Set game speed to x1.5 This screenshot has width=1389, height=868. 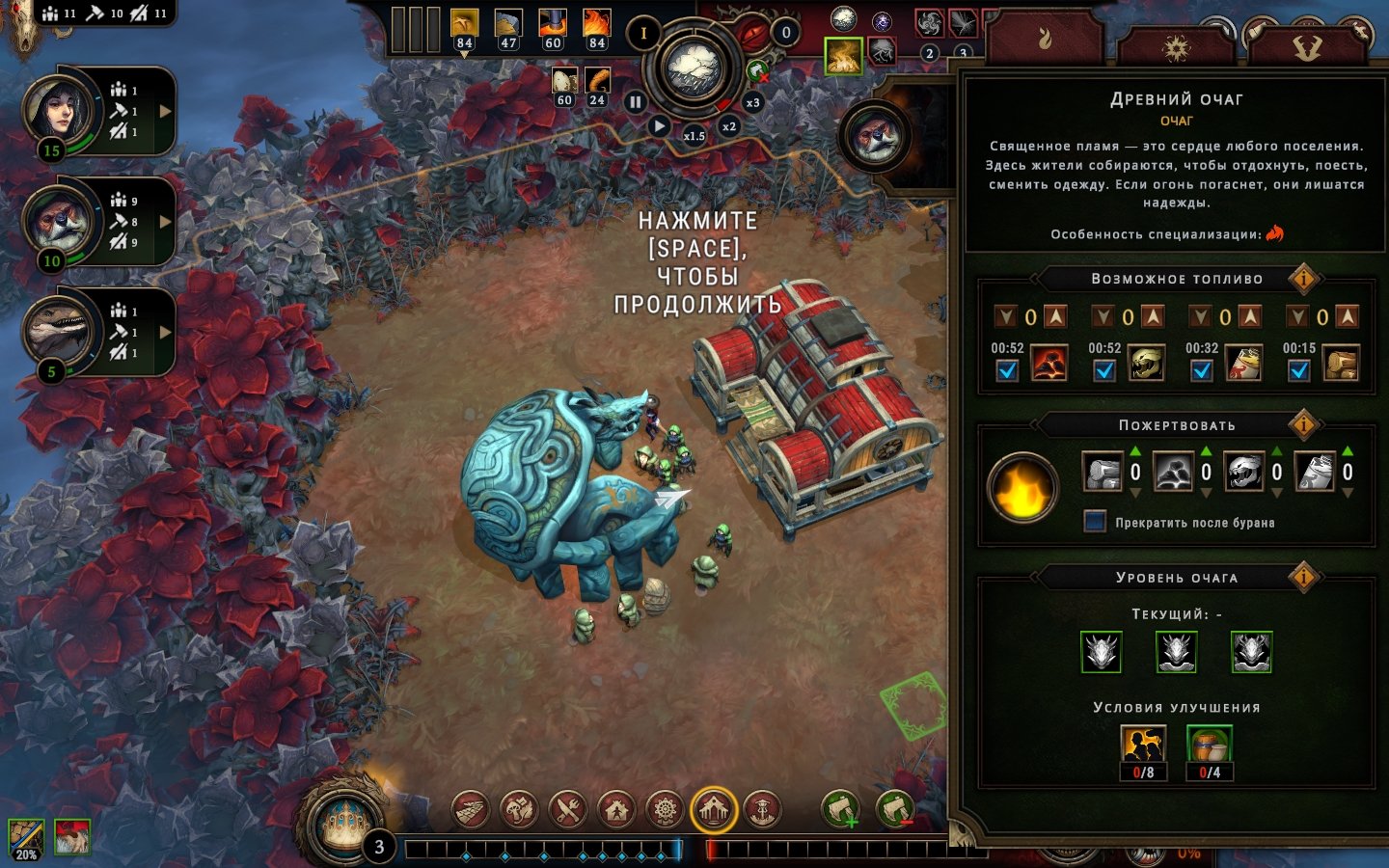tap(694, 136)
